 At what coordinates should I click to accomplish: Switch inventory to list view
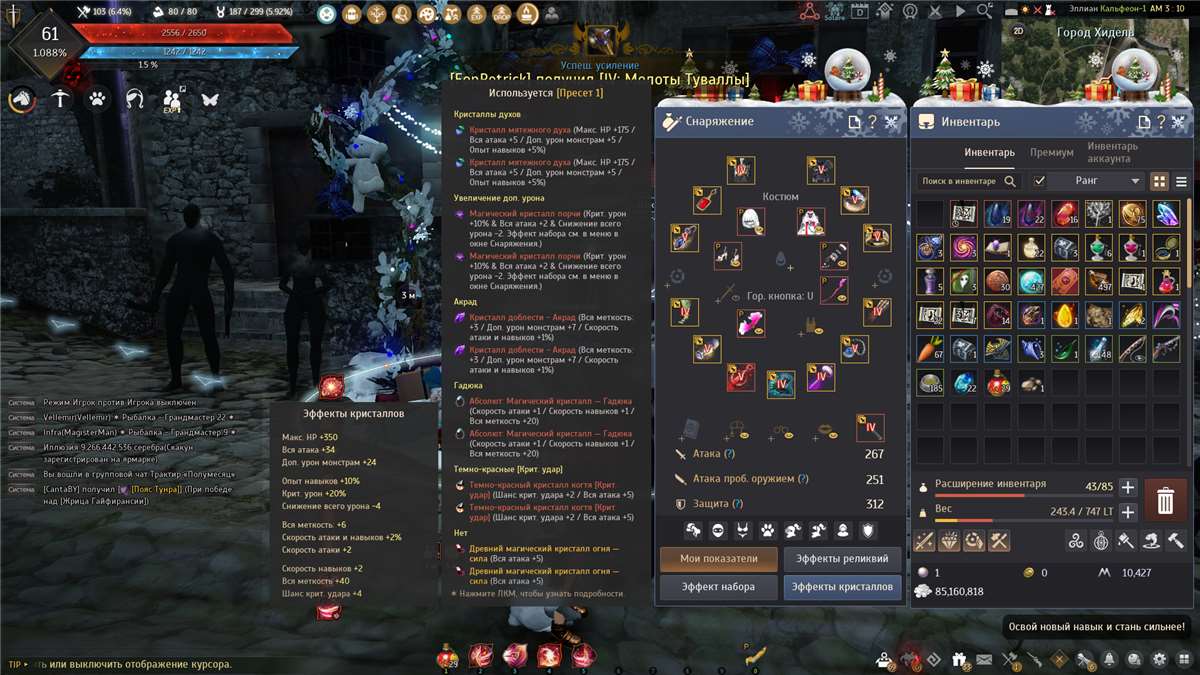point(1181,181)
